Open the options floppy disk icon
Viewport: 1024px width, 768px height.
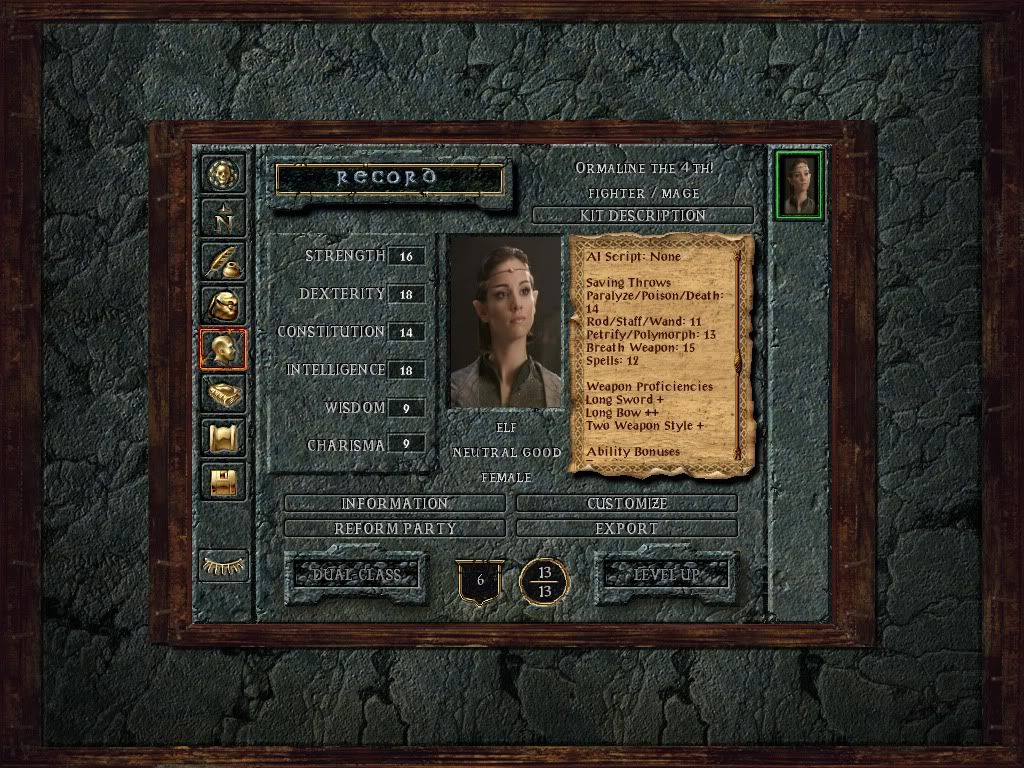223,481
